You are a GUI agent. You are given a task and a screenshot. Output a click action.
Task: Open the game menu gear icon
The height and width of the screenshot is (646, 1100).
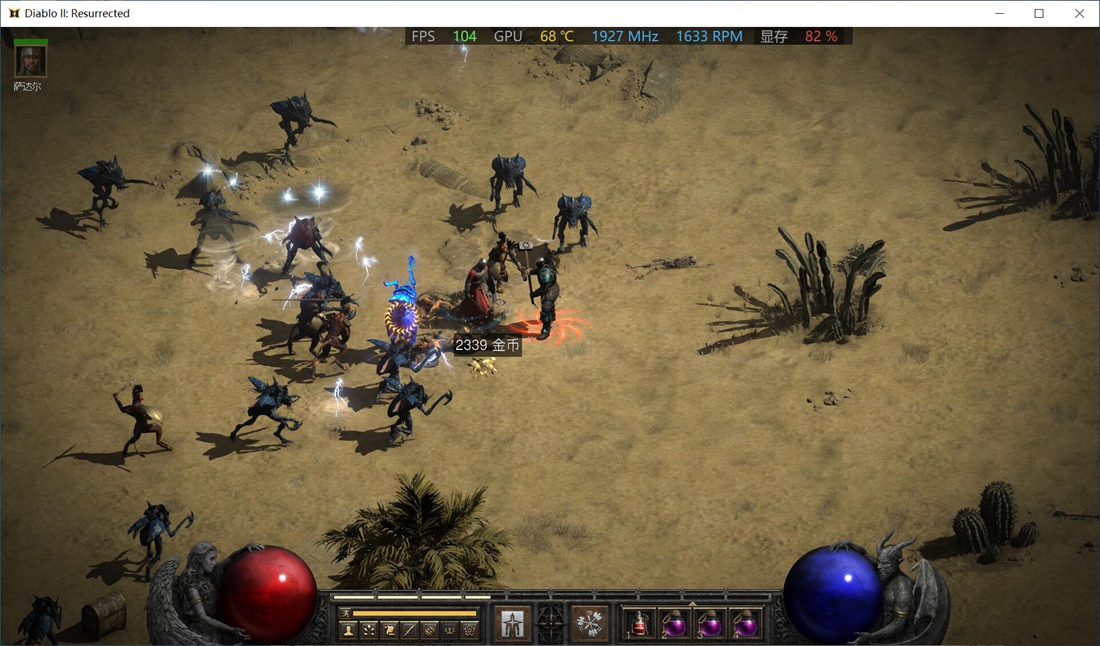pos(470,630)
